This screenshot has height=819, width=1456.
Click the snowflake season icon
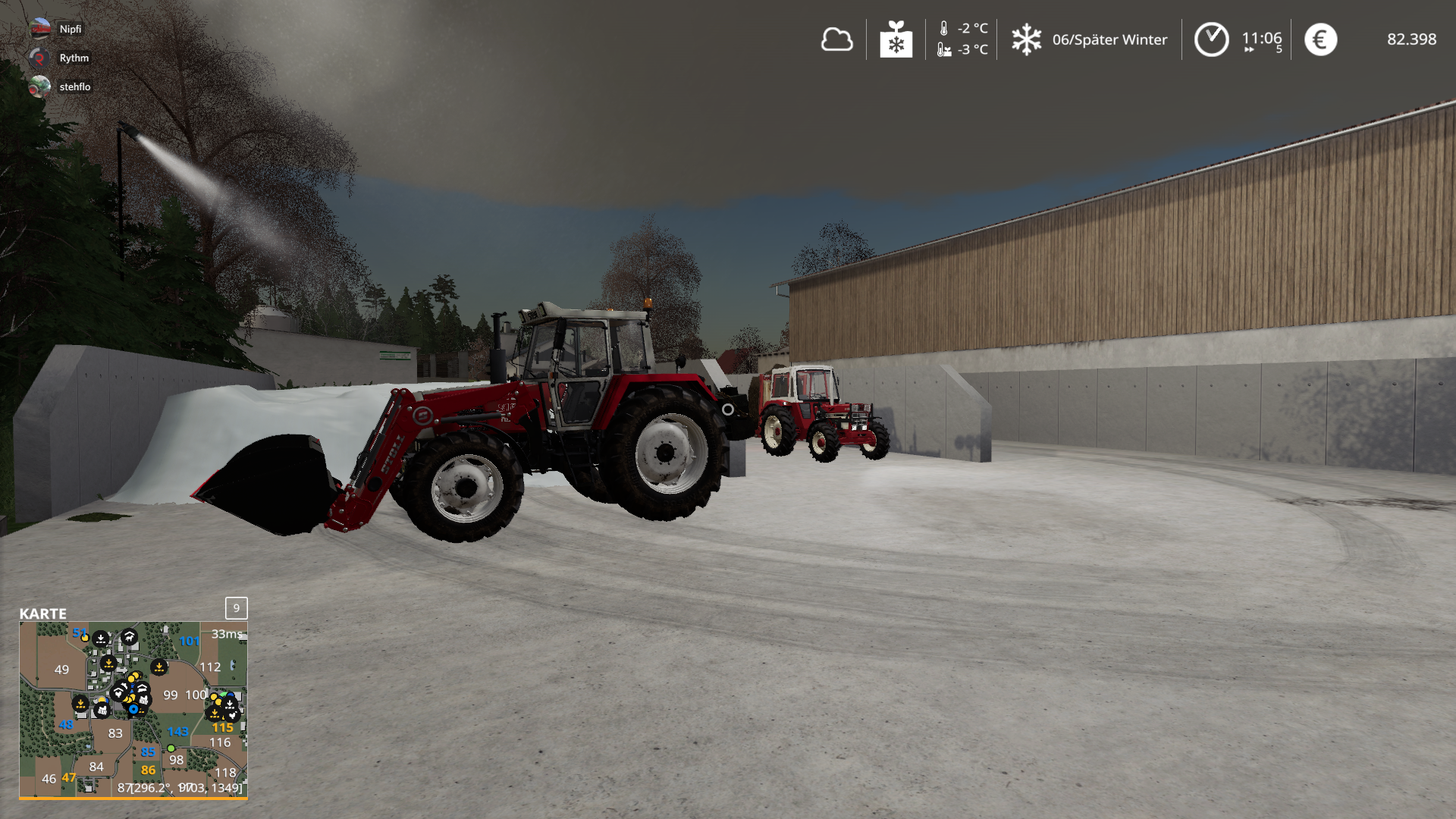pos(1026,39)
